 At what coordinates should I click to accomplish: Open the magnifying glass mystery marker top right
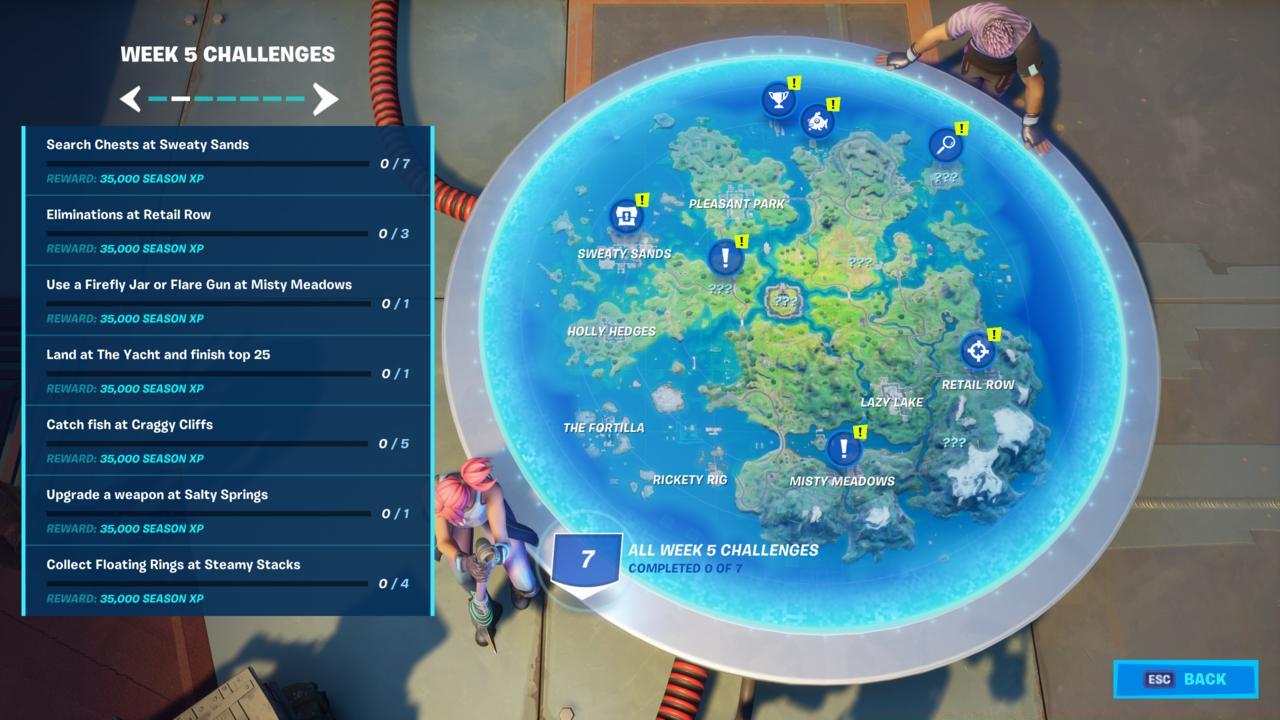pos(946,143)
